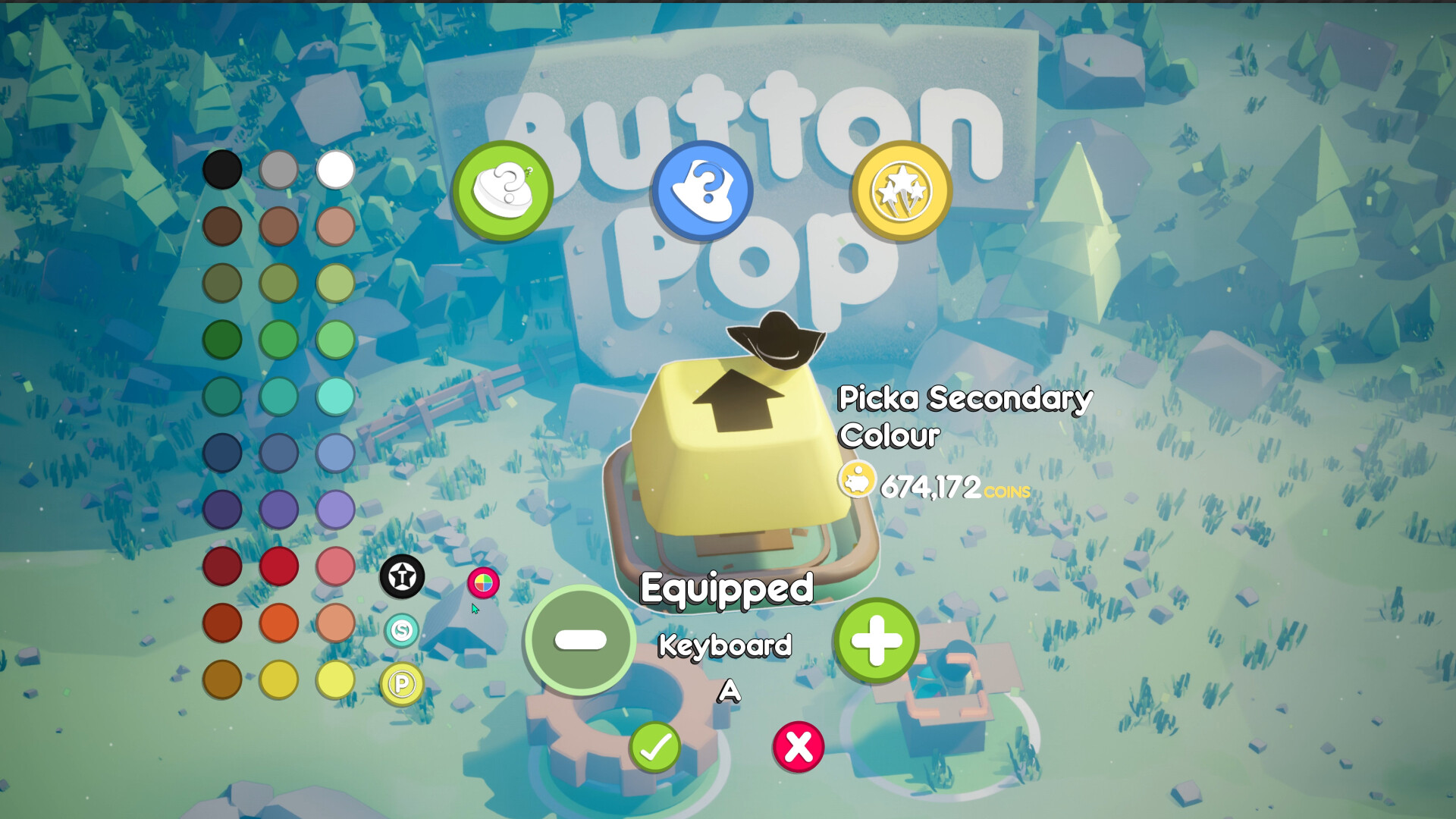Select the white colour swatch

pos(334,168)
